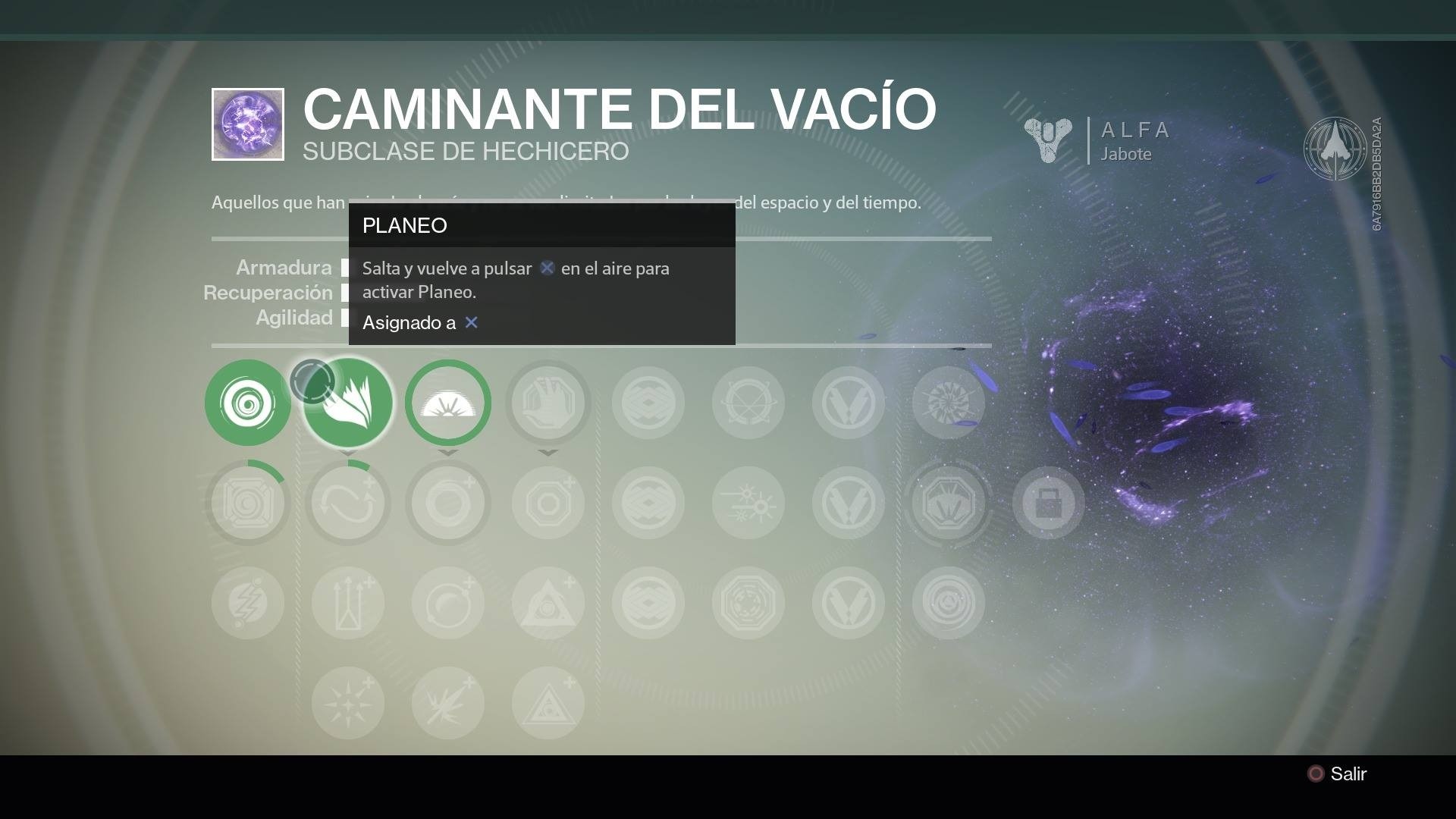Select the starburst perk in the bottom row
Viewport: 1456px width, 819px height.
tap(348, 704)
